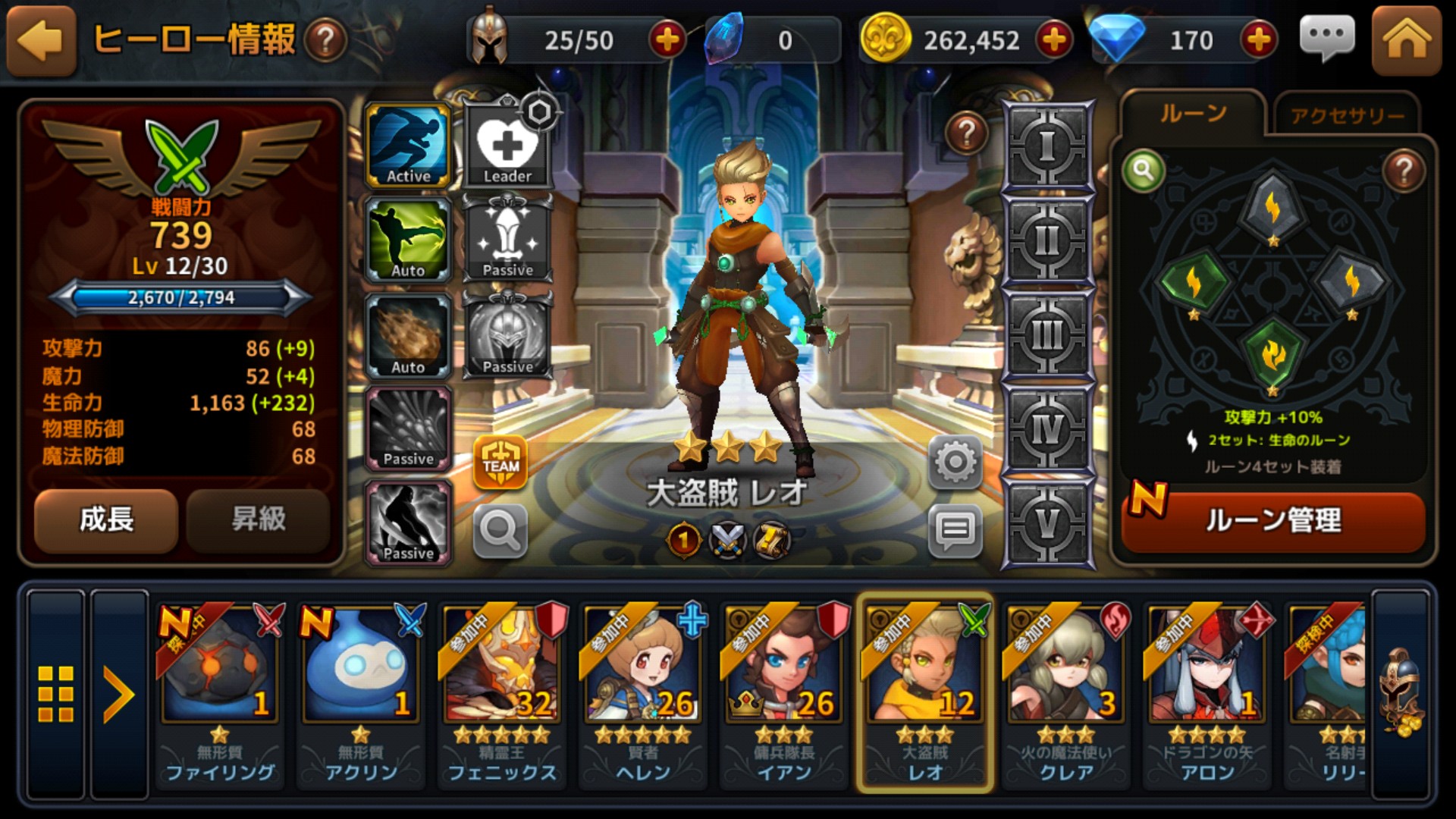This screenshot has width=1456, height=819.
Task: Return to the home screen
Action: [1406, 41]
